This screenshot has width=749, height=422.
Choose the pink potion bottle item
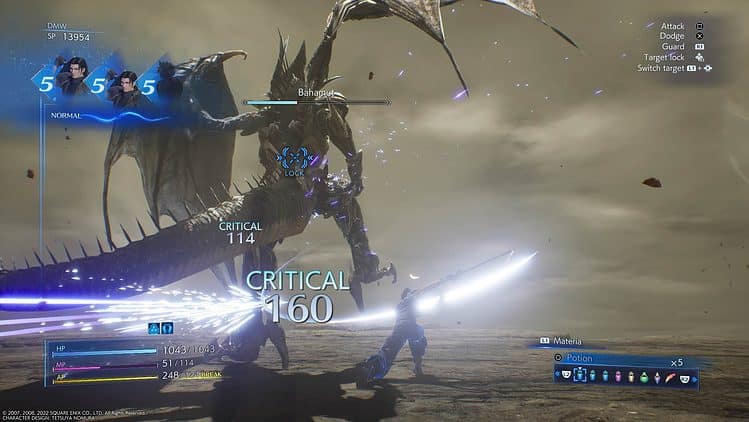click(x=619, y=376)
